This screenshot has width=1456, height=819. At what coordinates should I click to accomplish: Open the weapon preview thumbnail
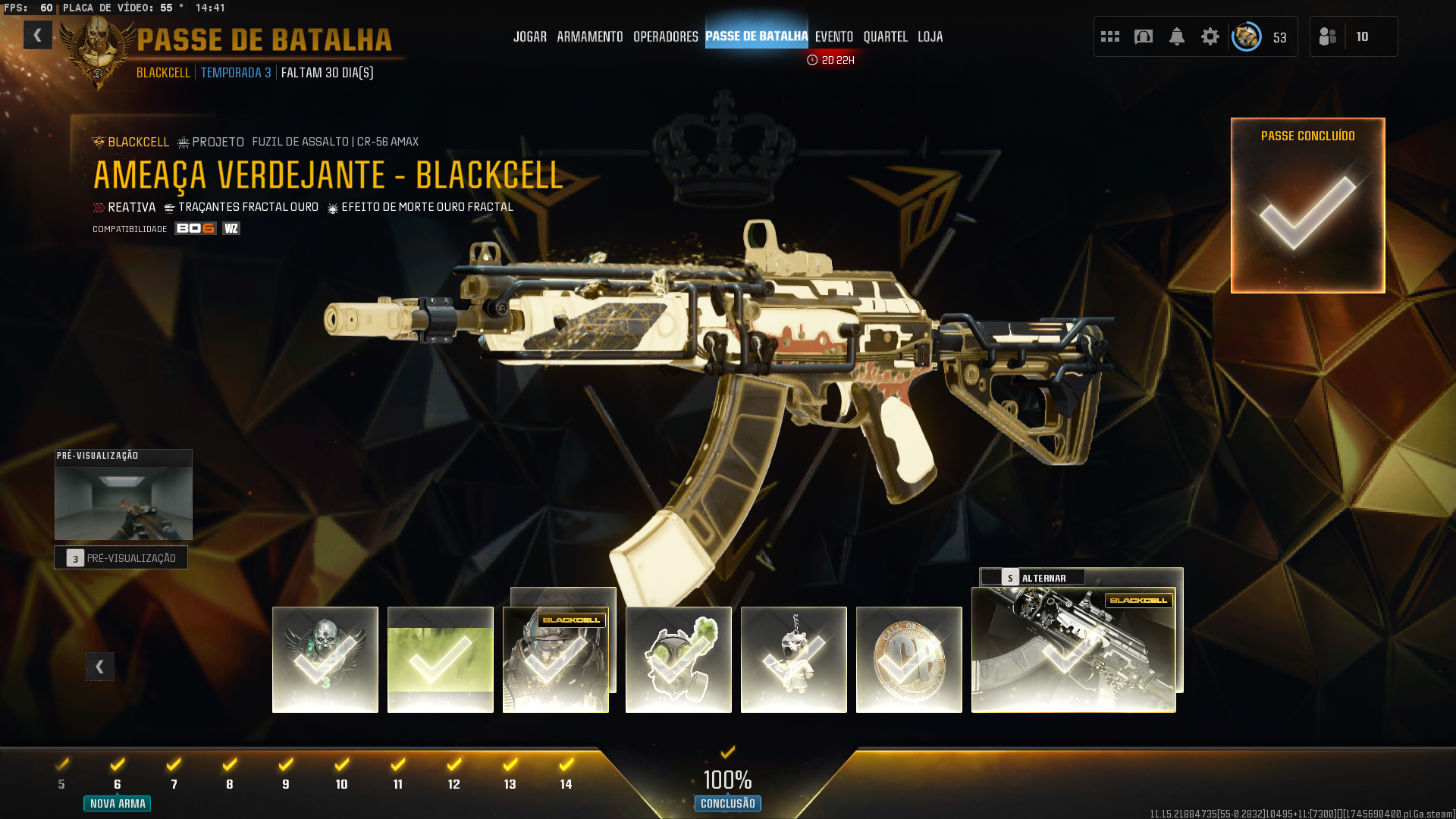(123, 502)
